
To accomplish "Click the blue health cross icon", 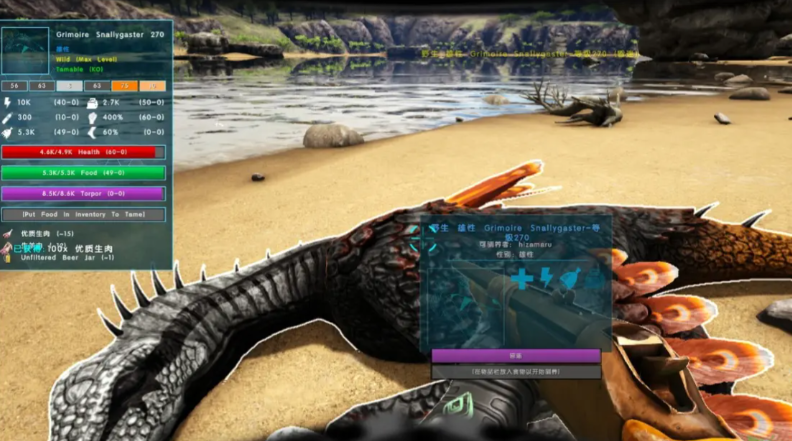I will [522, 279].
